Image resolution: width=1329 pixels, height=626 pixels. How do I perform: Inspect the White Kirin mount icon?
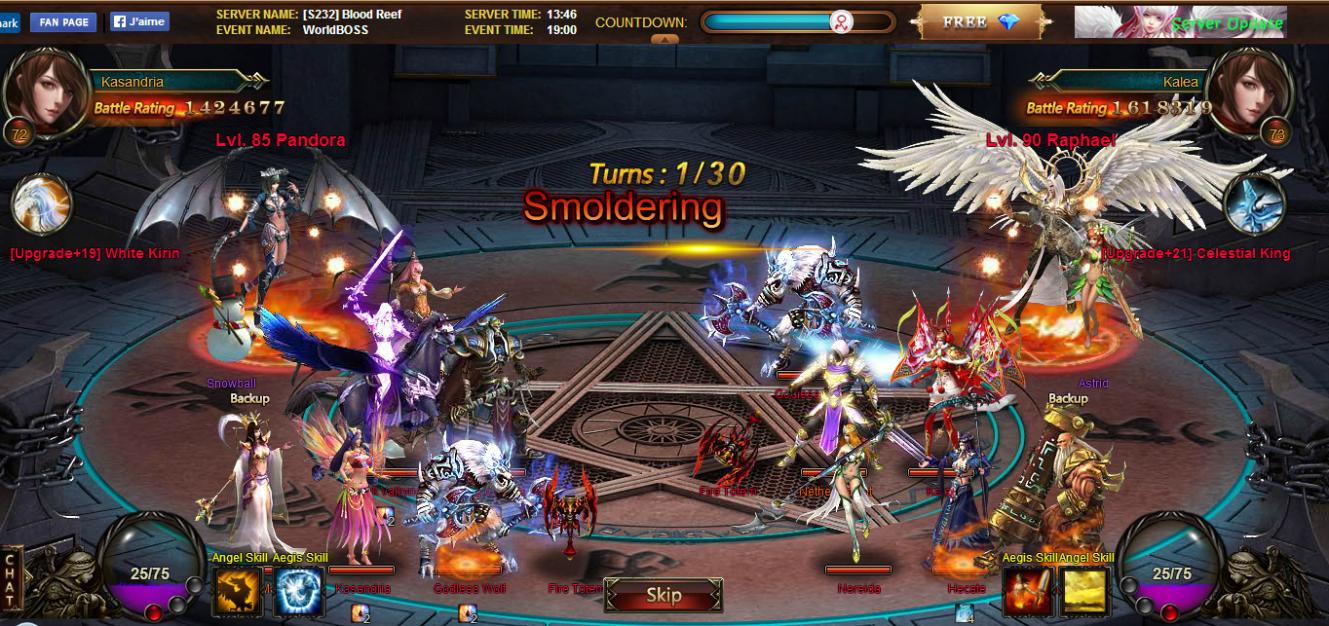coord(41,204)
